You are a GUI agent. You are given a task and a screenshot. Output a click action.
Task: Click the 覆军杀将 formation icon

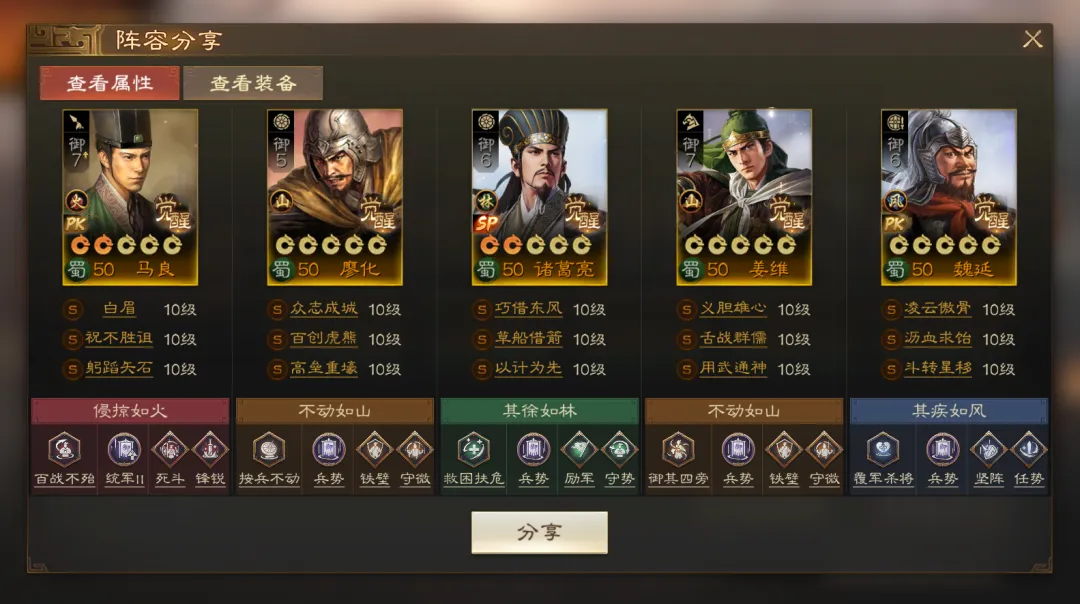pos(883,450)
